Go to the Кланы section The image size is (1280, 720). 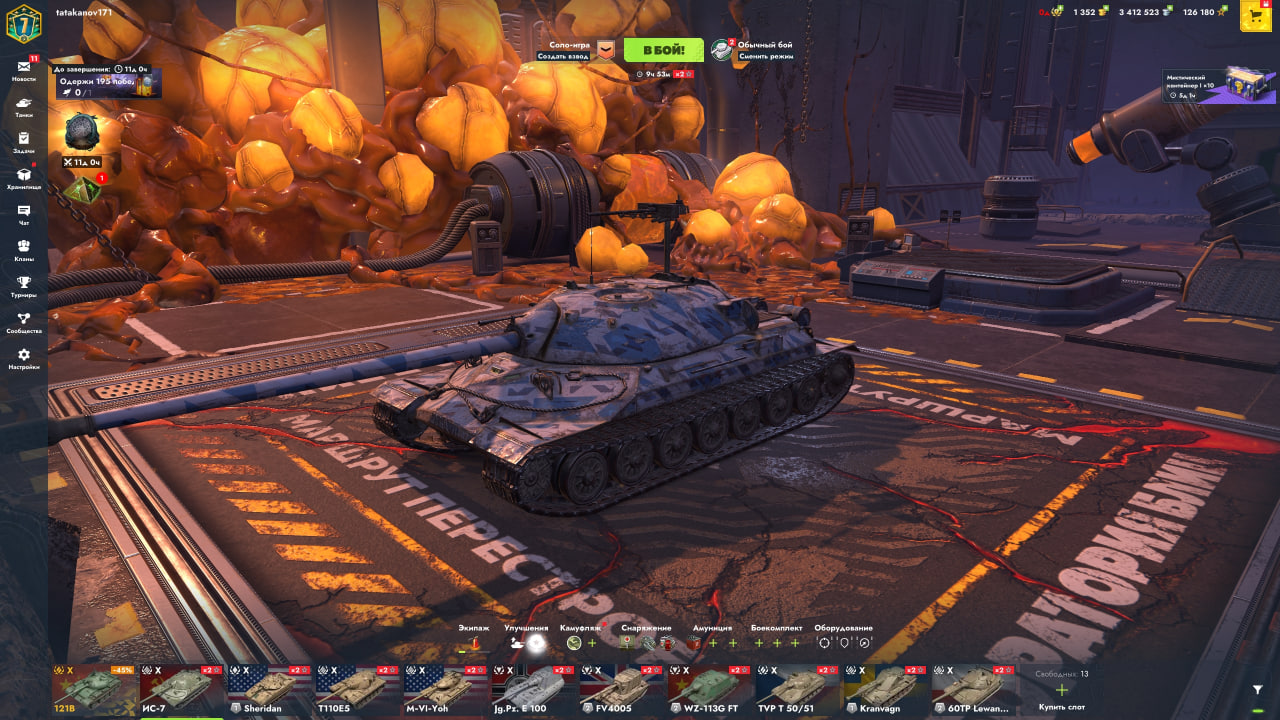click(24, 250)
